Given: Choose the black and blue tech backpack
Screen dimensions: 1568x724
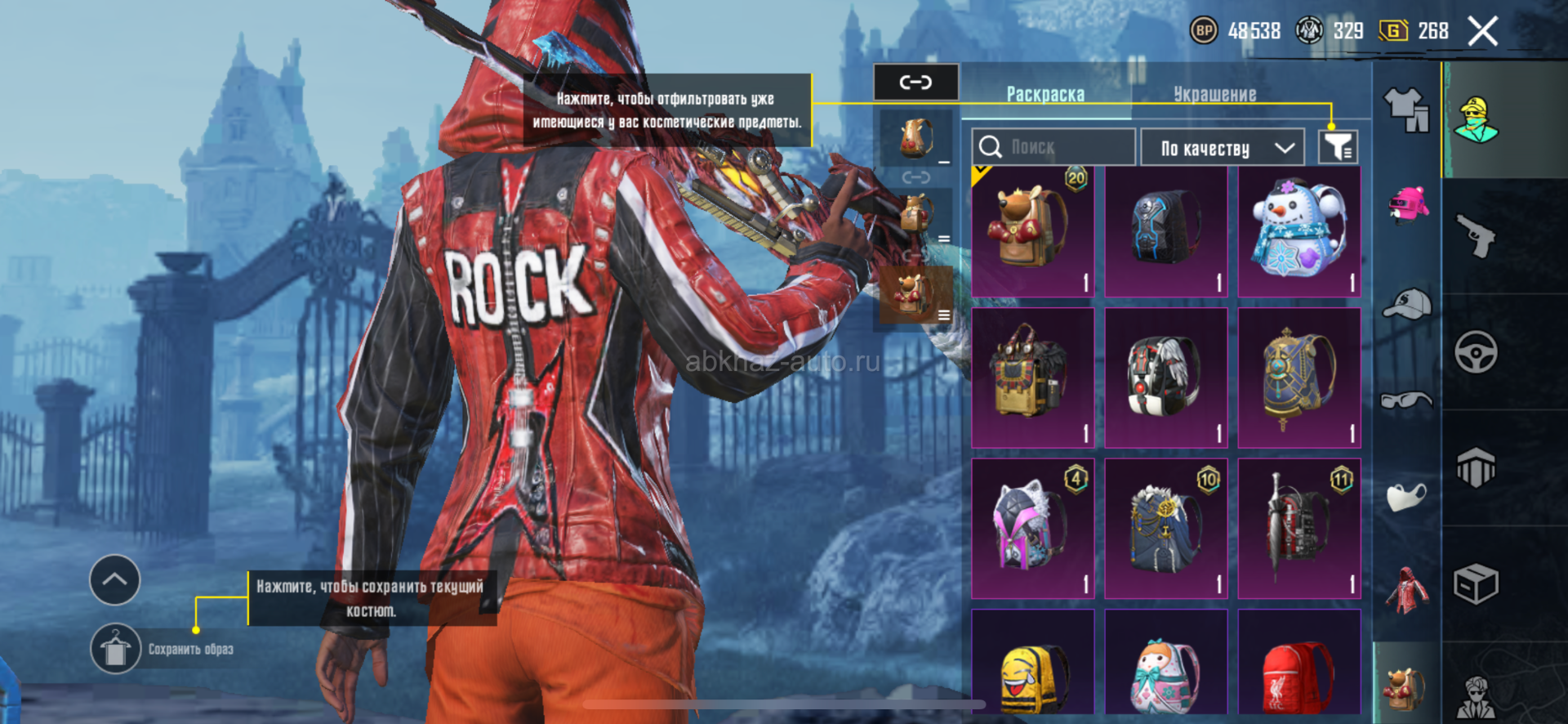Looking at the screenshot, I should click(1165, 231).
